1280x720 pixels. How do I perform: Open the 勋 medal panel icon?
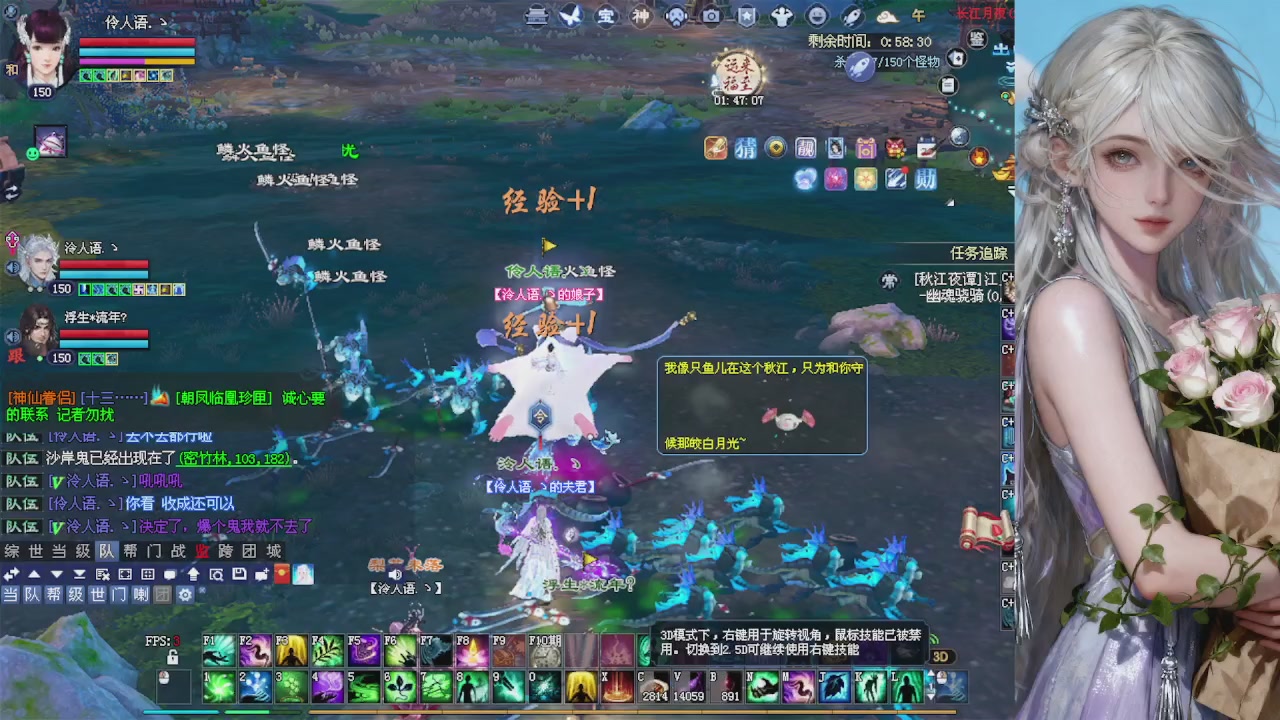[925, 179]
